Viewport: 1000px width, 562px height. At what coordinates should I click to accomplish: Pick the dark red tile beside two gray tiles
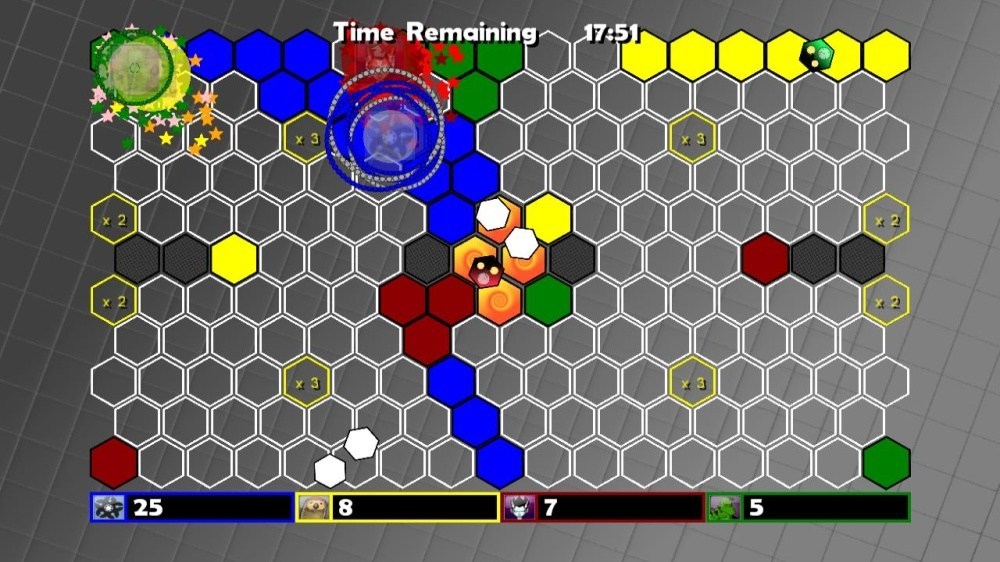(x=766, y=258)
